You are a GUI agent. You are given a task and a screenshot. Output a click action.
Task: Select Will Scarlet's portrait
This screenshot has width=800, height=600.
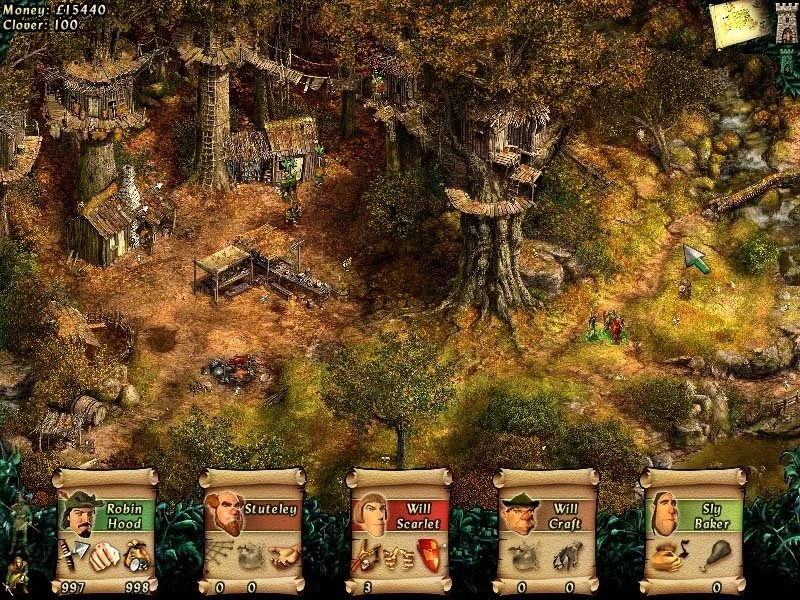click(372, 515)
